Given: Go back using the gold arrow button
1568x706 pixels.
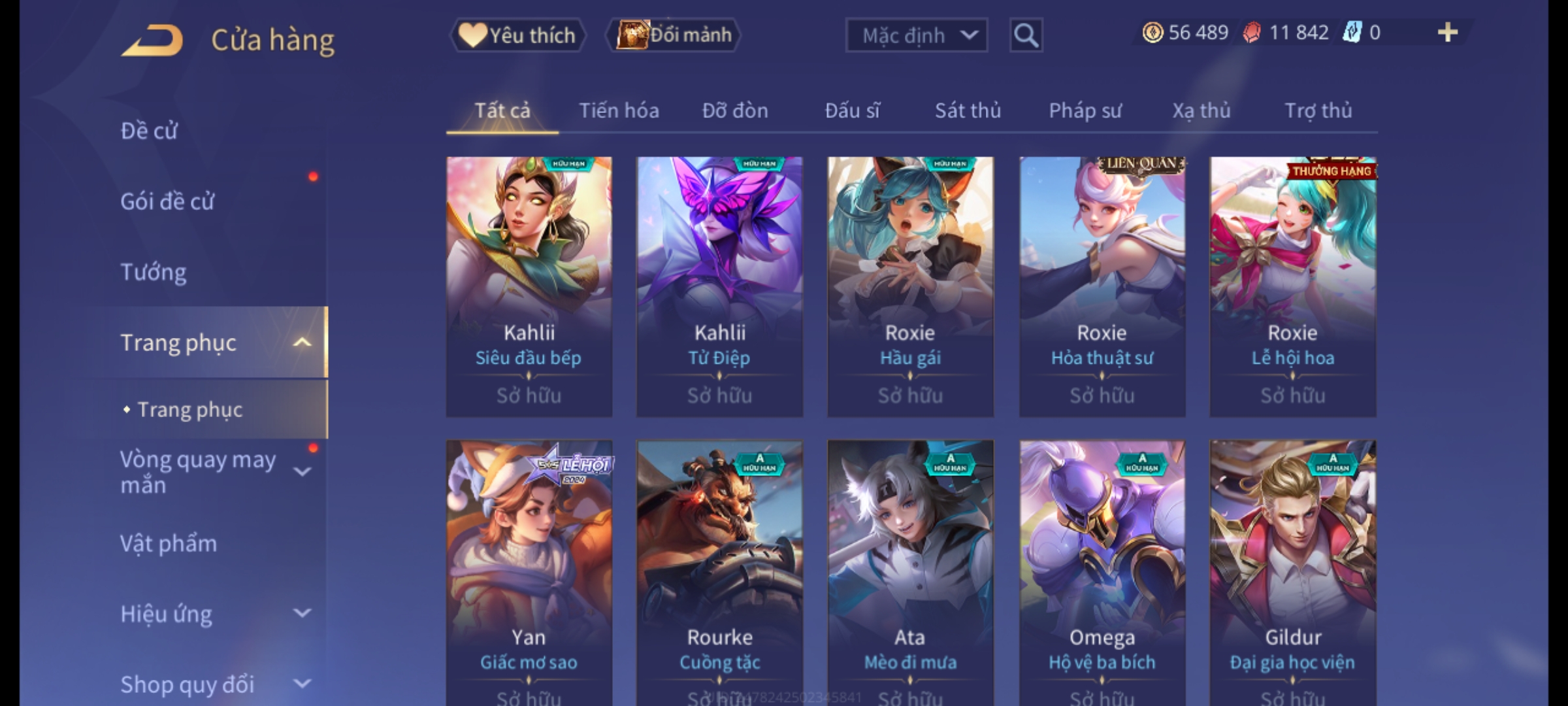Looking at the screenshot, I should pos(152,41).
